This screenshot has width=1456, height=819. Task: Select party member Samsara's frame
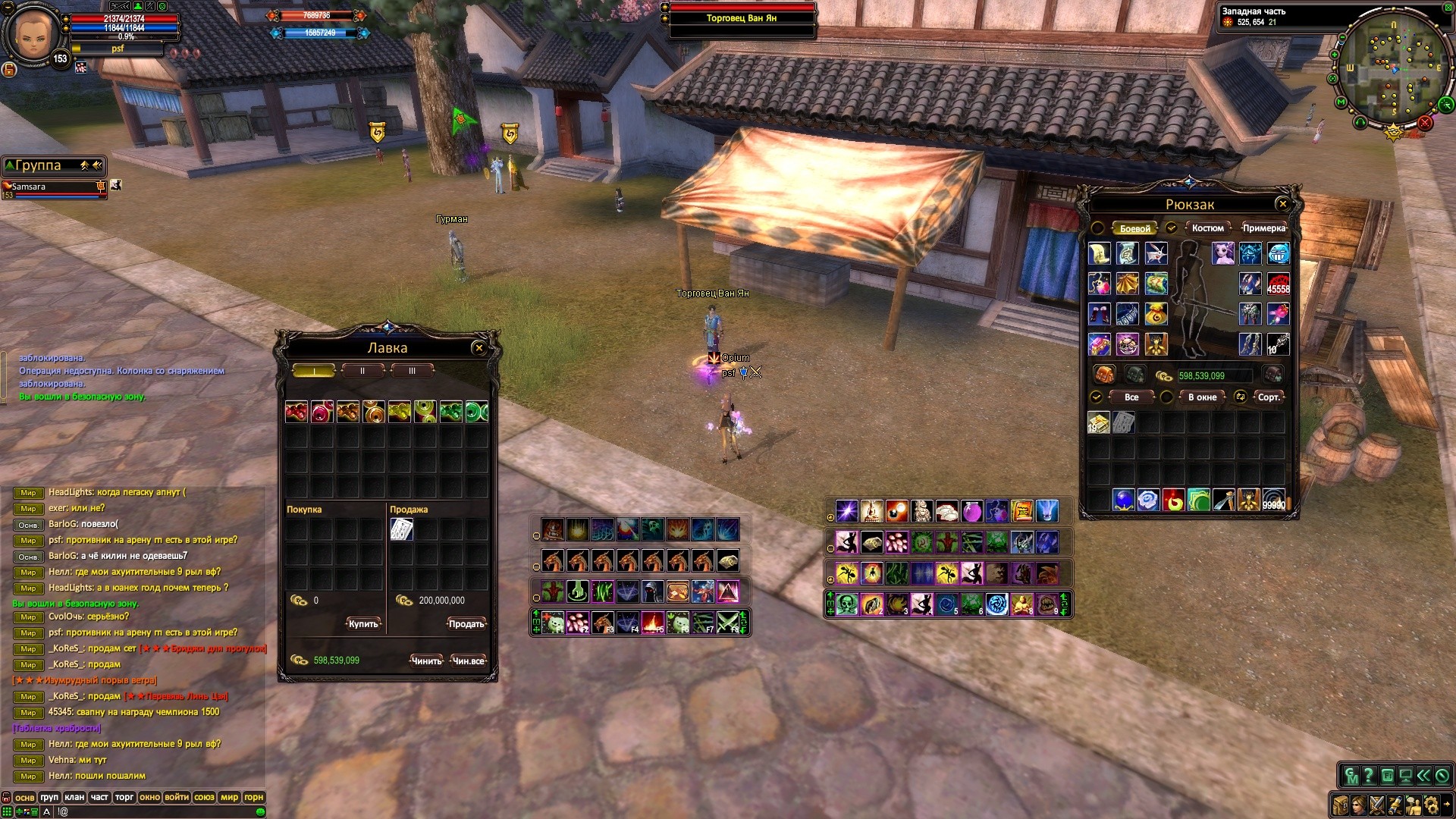pos(53,189)
